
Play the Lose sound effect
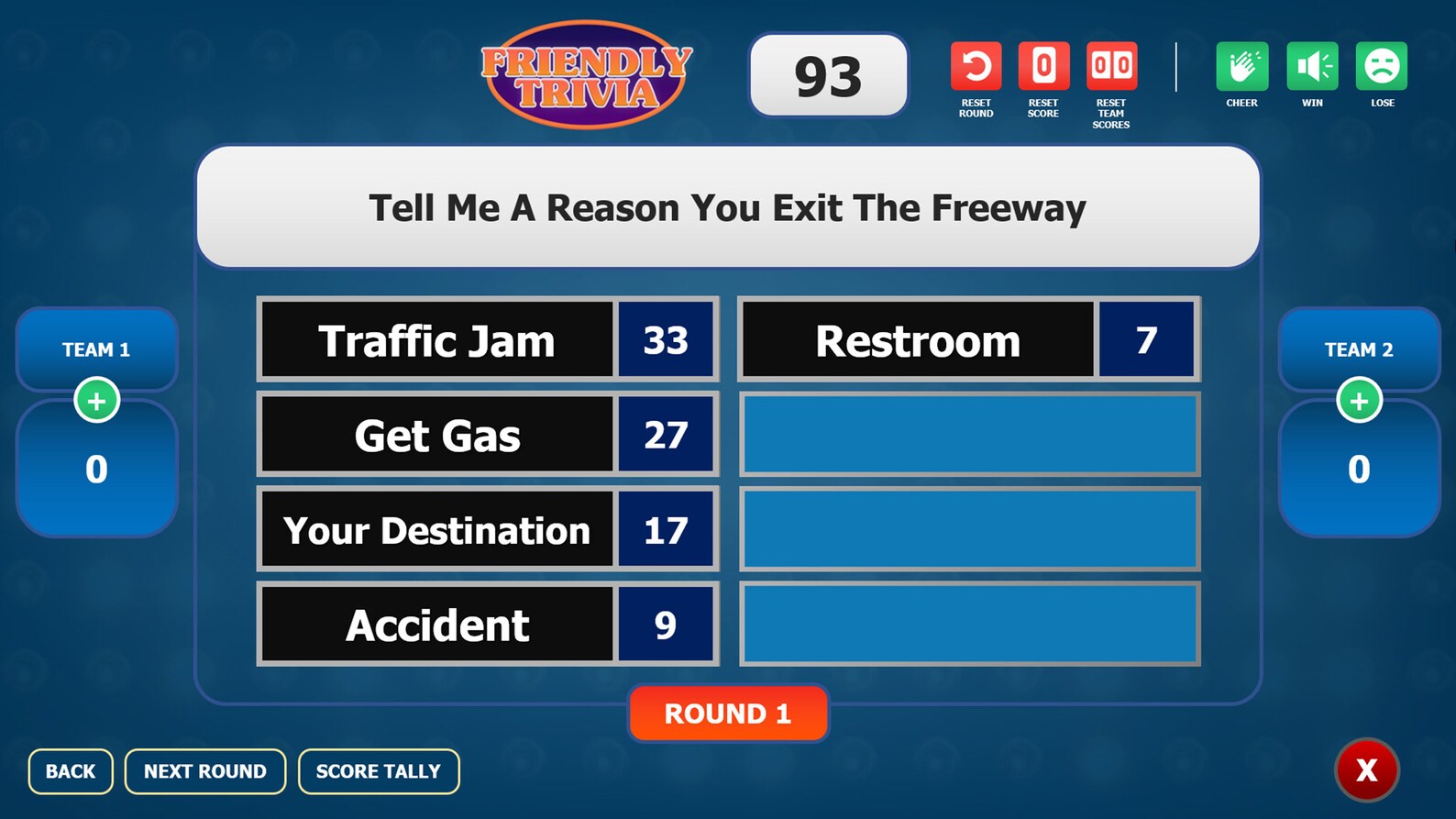(1382, 66)
